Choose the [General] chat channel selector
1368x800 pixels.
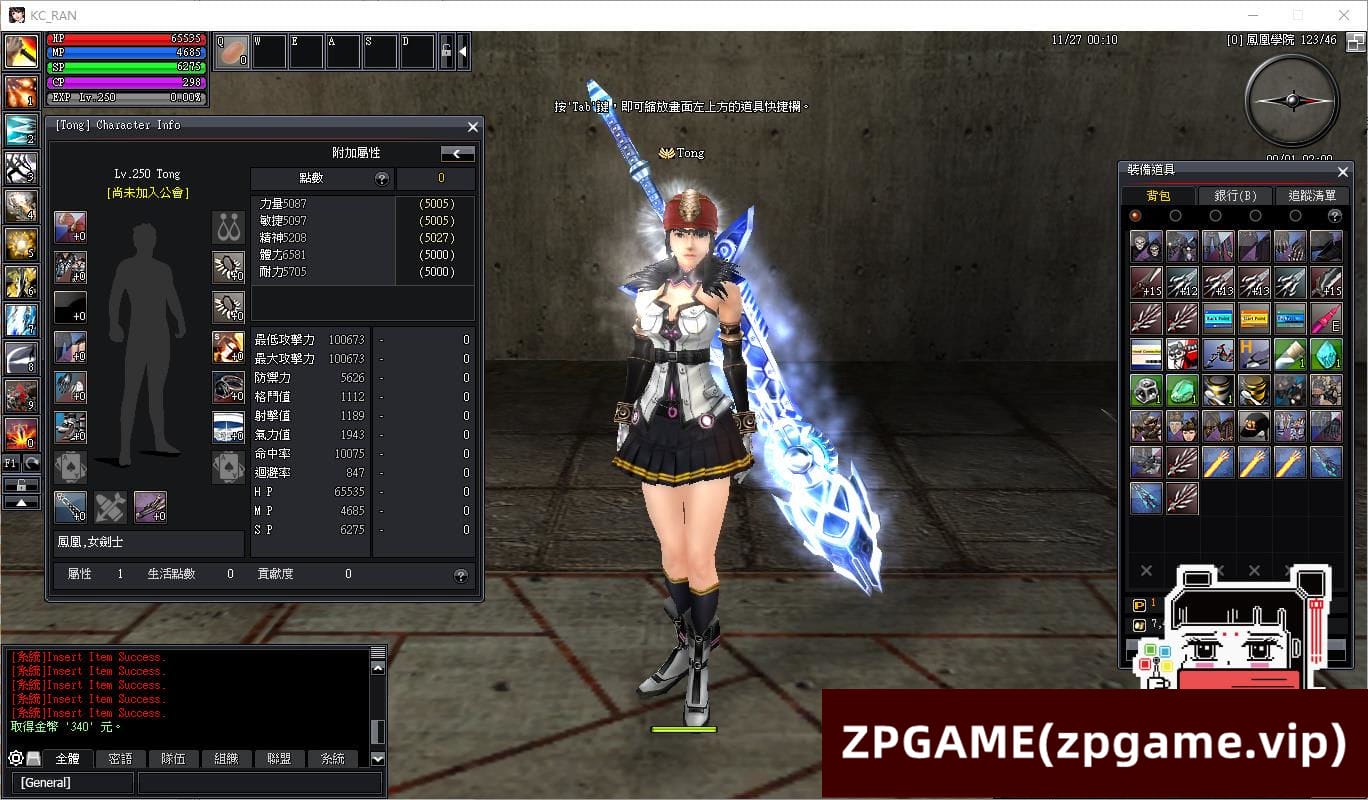tap(72, 782)
